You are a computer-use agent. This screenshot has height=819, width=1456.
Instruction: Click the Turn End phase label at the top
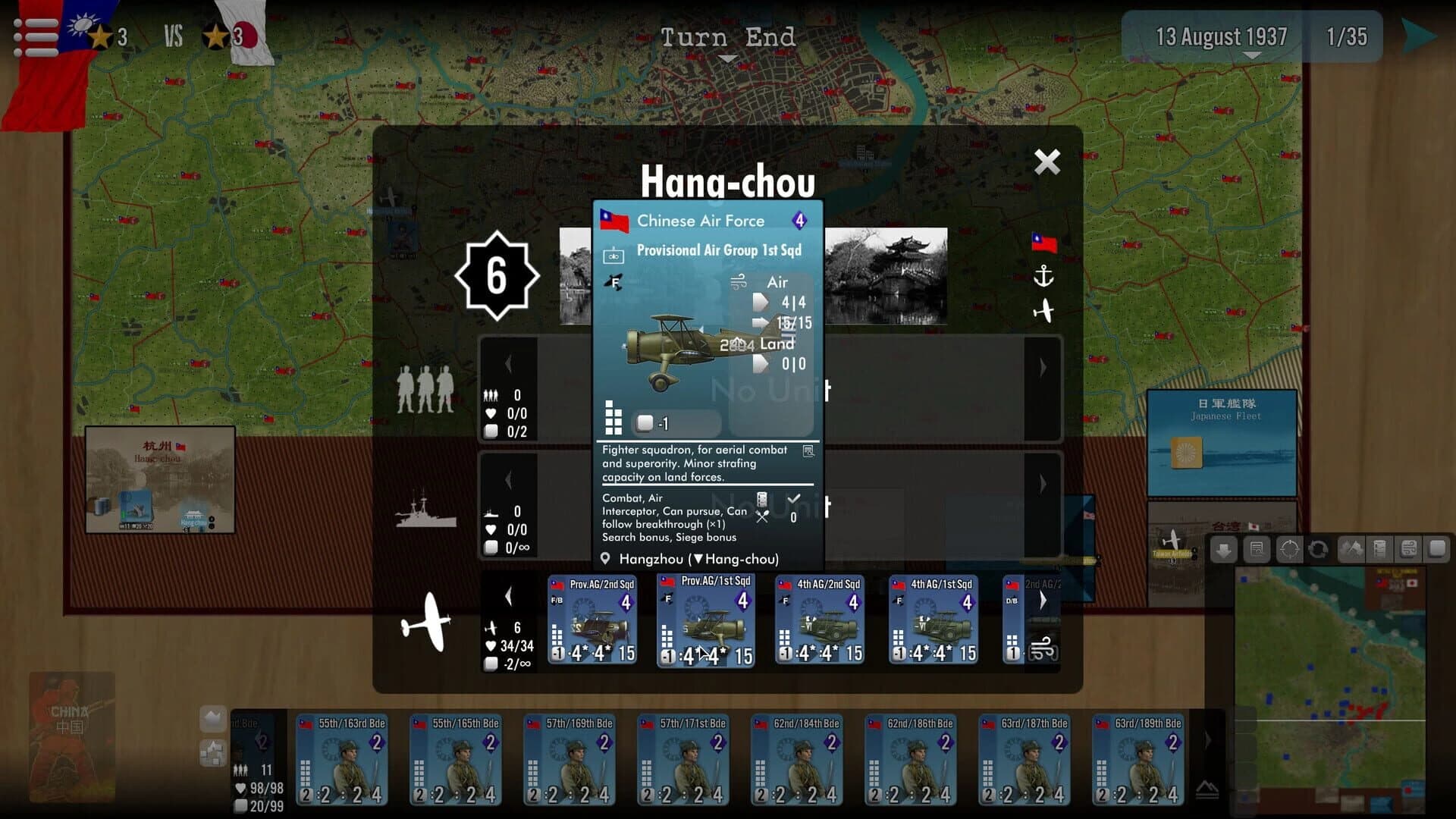click(x=728, y=36)
